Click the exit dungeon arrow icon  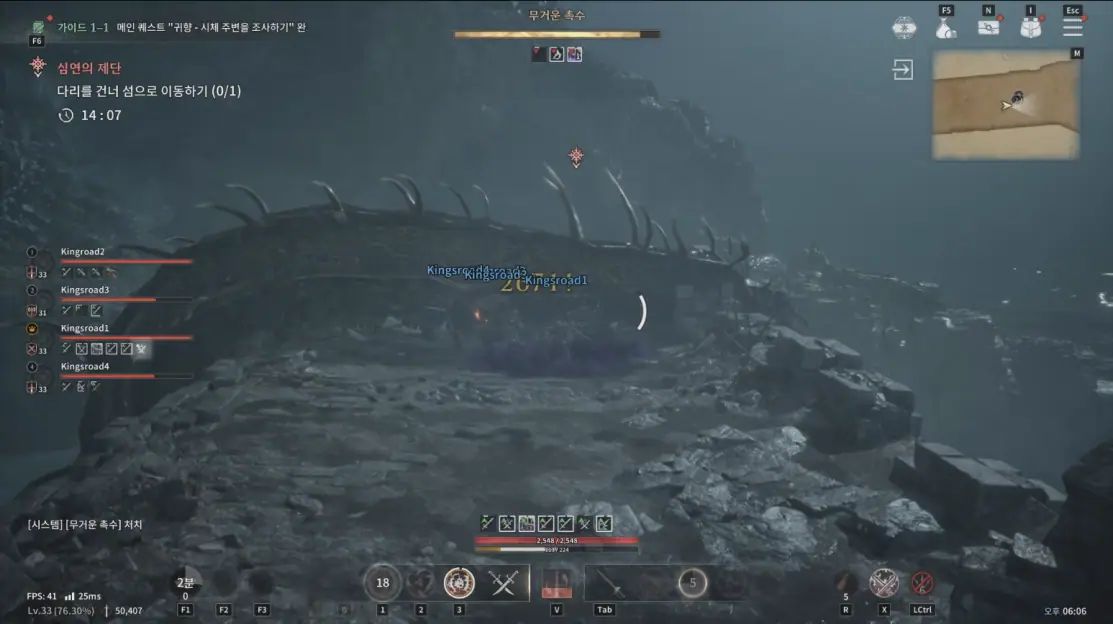[x=904, y=70]
